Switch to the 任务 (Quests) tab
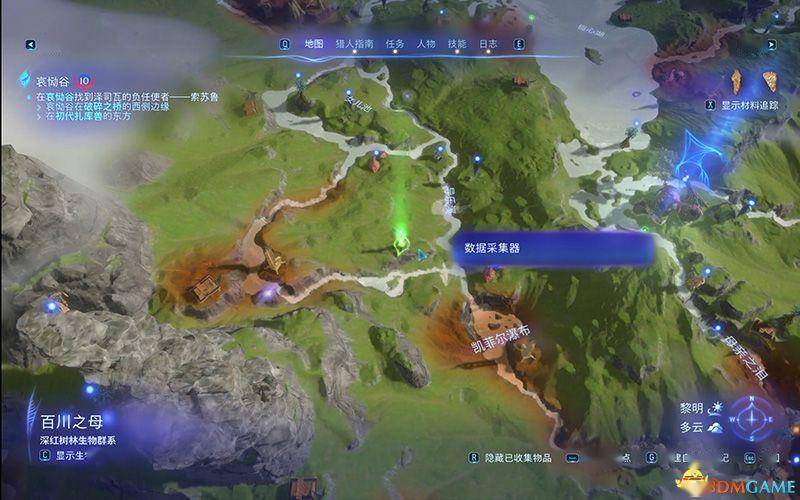Screen dimensions: 800x500 [393, 44]
